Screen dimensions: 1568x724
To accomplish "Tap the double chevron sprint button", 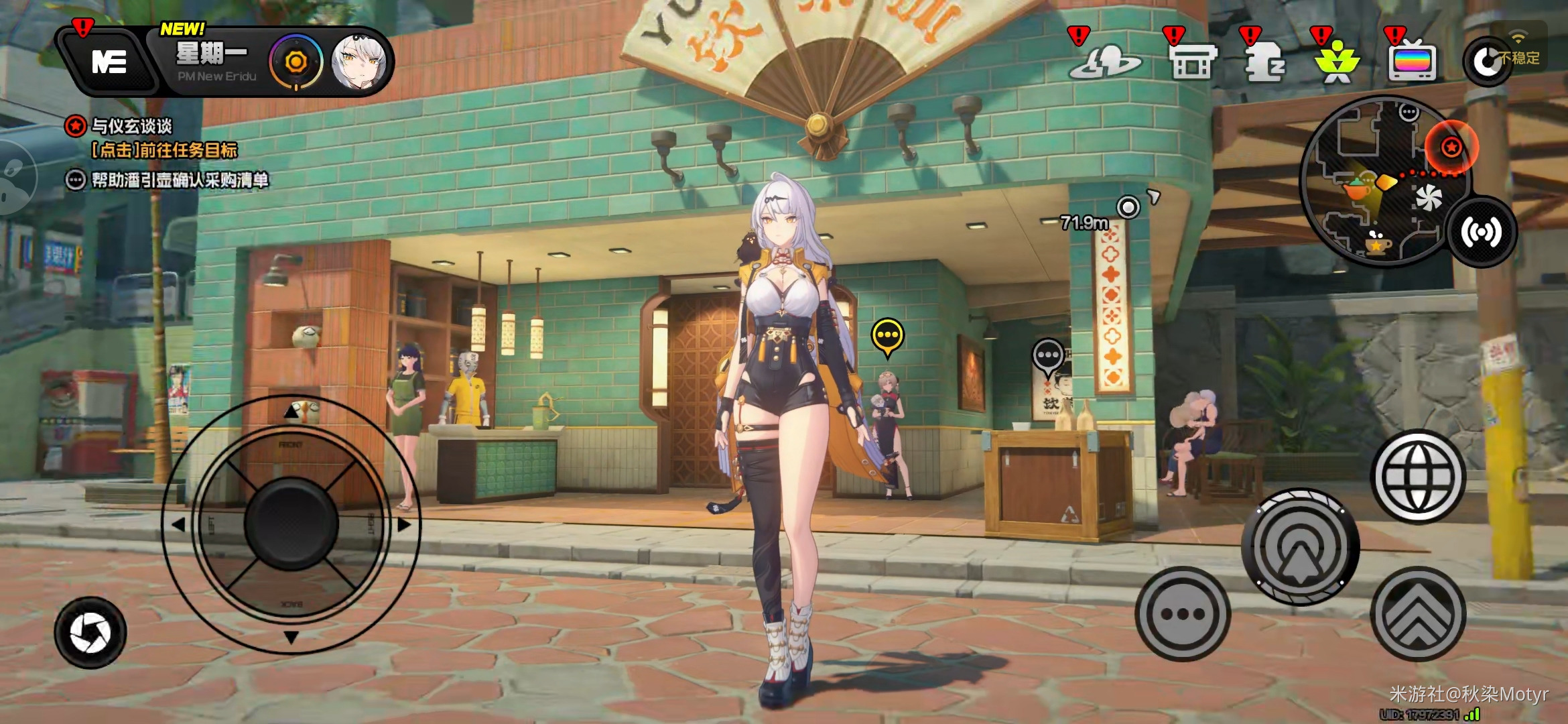I will pos(1418,613).
